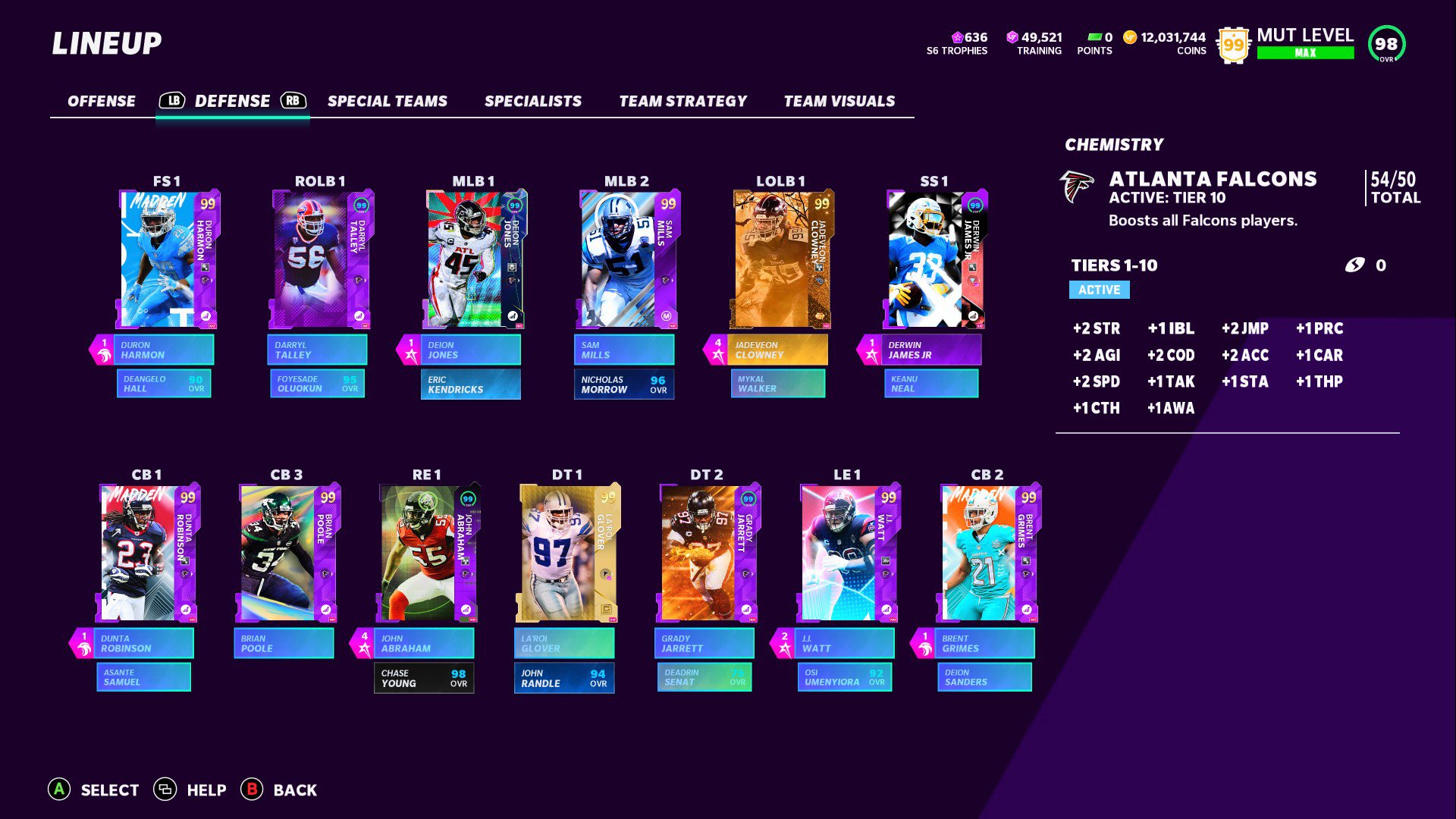The image size is (1456, 819).
Task: Select backup Chase Young's name plate
Action: [424, 678]
